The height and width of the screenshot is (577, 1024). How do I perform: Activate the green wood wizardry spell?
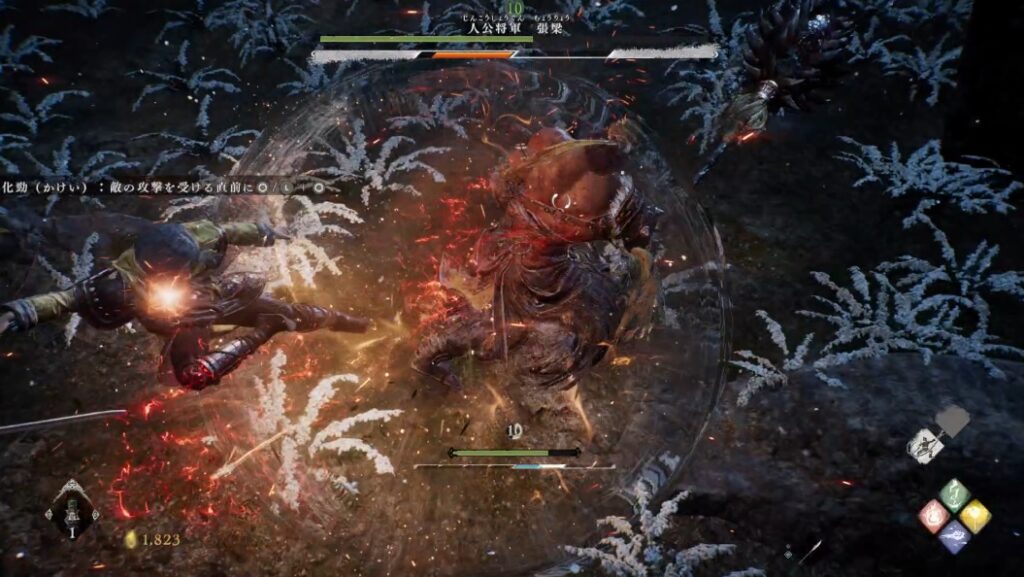click(x=955, y=494)
